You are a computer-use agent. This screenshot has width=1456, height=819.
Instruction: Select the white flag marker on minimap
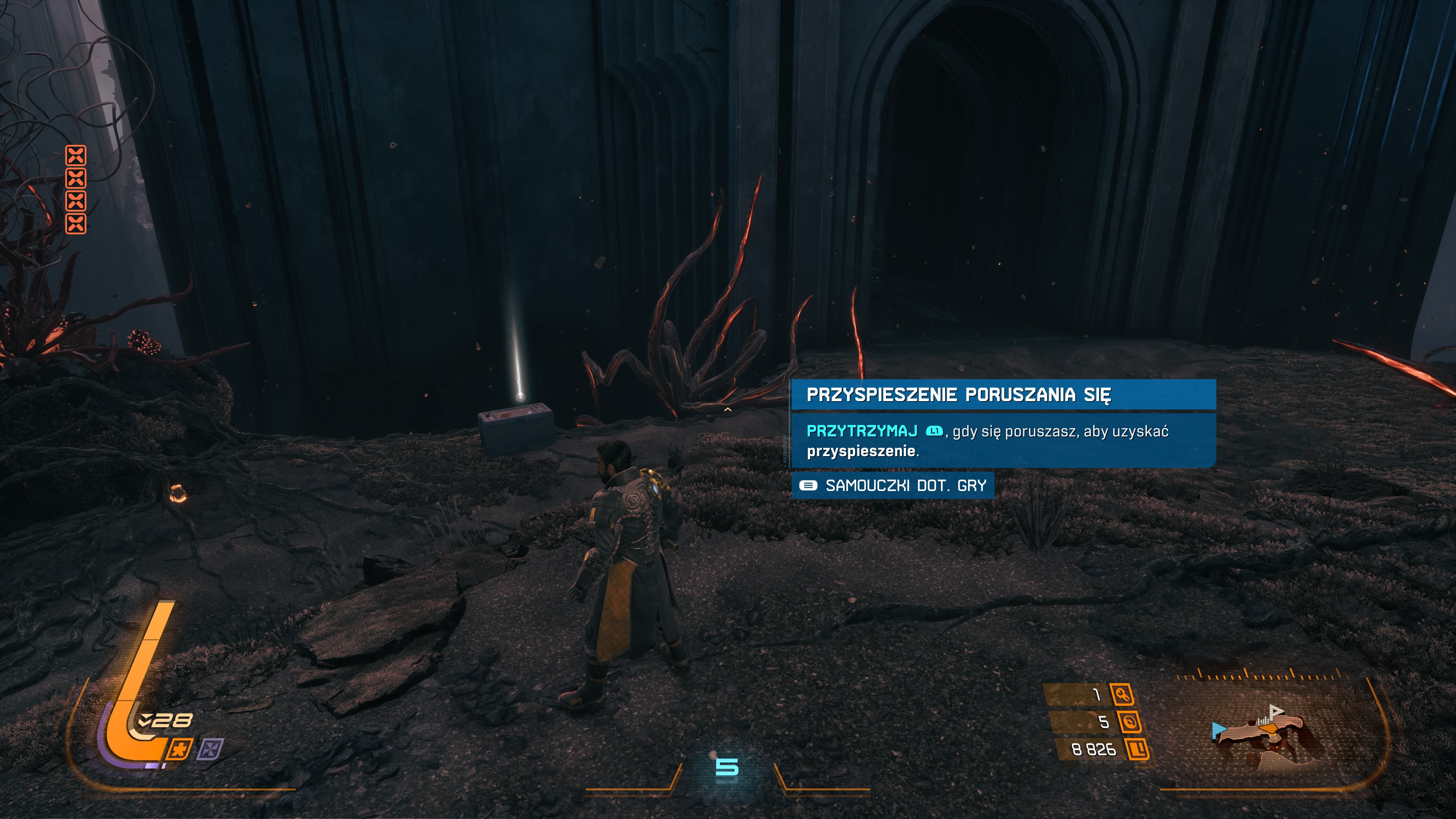(x=1275, y=711)
